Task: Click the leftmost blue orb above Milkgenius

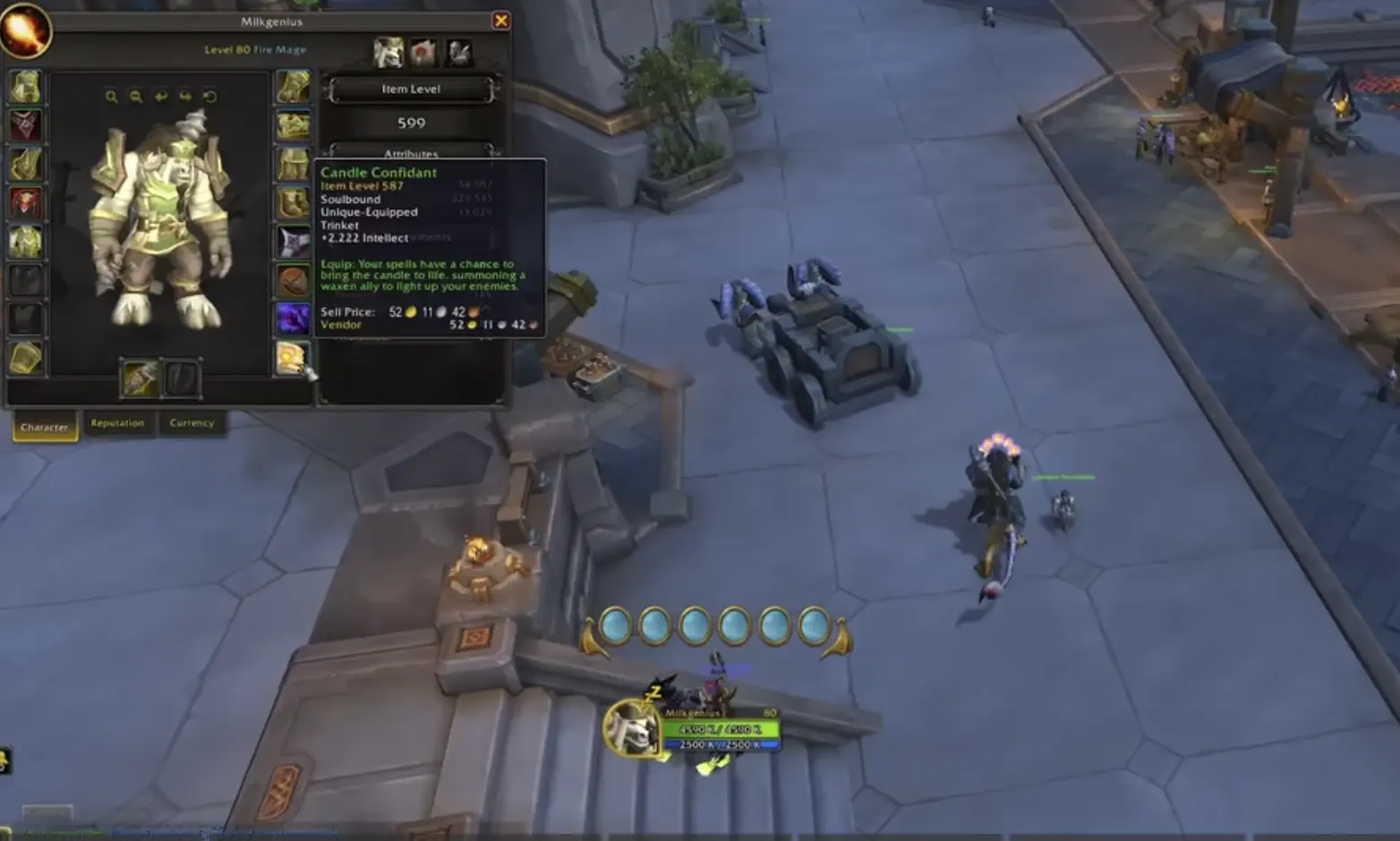Action: point(616,625)
